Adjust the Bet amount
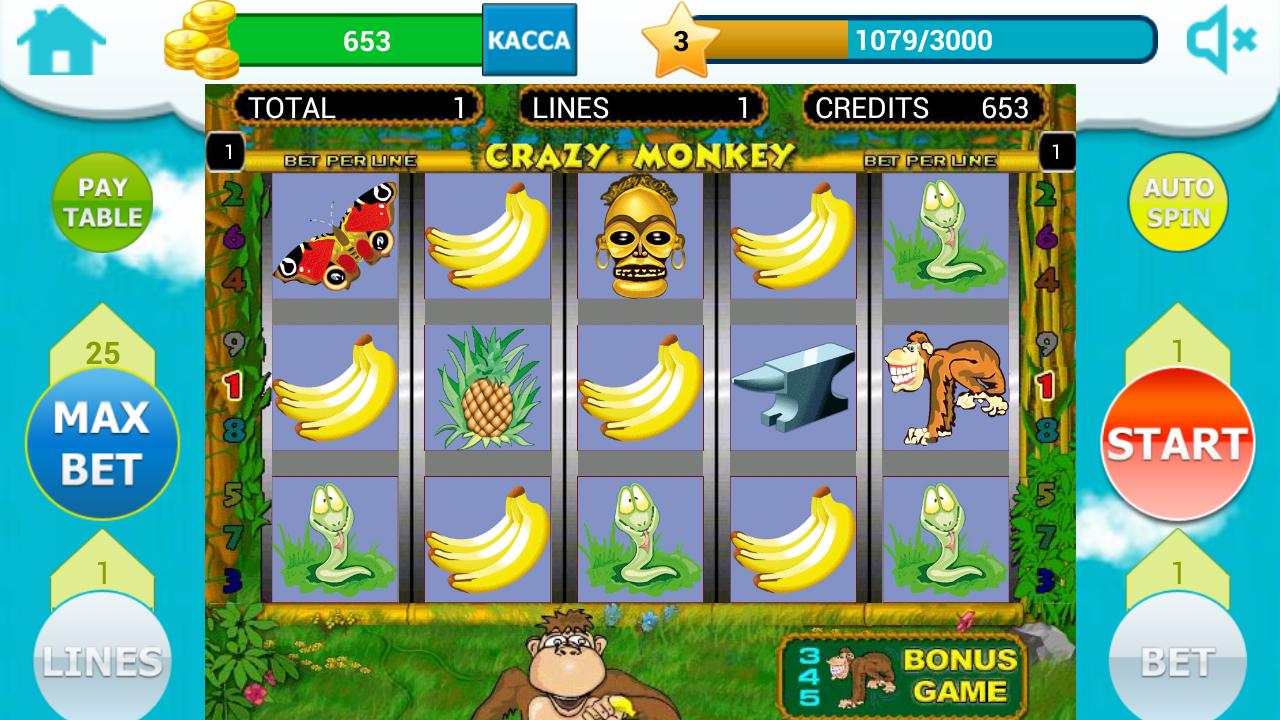Image resolution: width=1280 pixels, height=720 pixels. pos(1178,660)
